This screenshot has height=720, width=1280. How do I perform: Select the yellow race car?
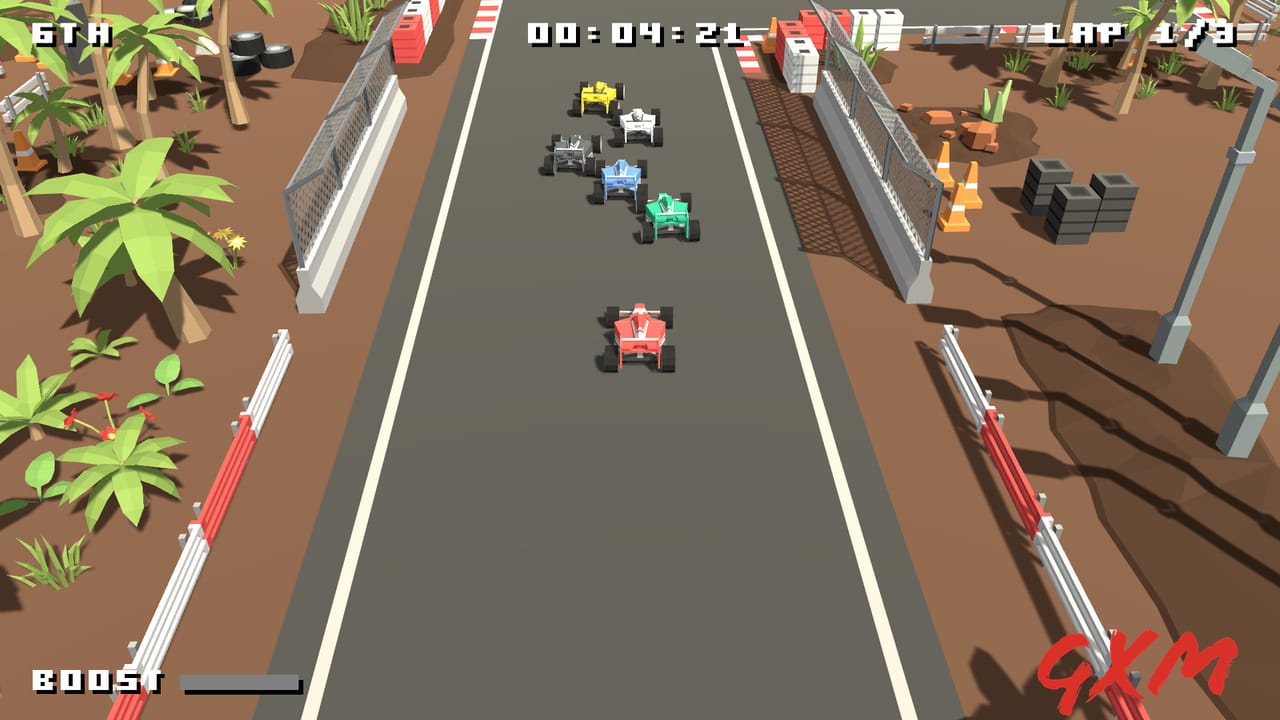point(600,95)
